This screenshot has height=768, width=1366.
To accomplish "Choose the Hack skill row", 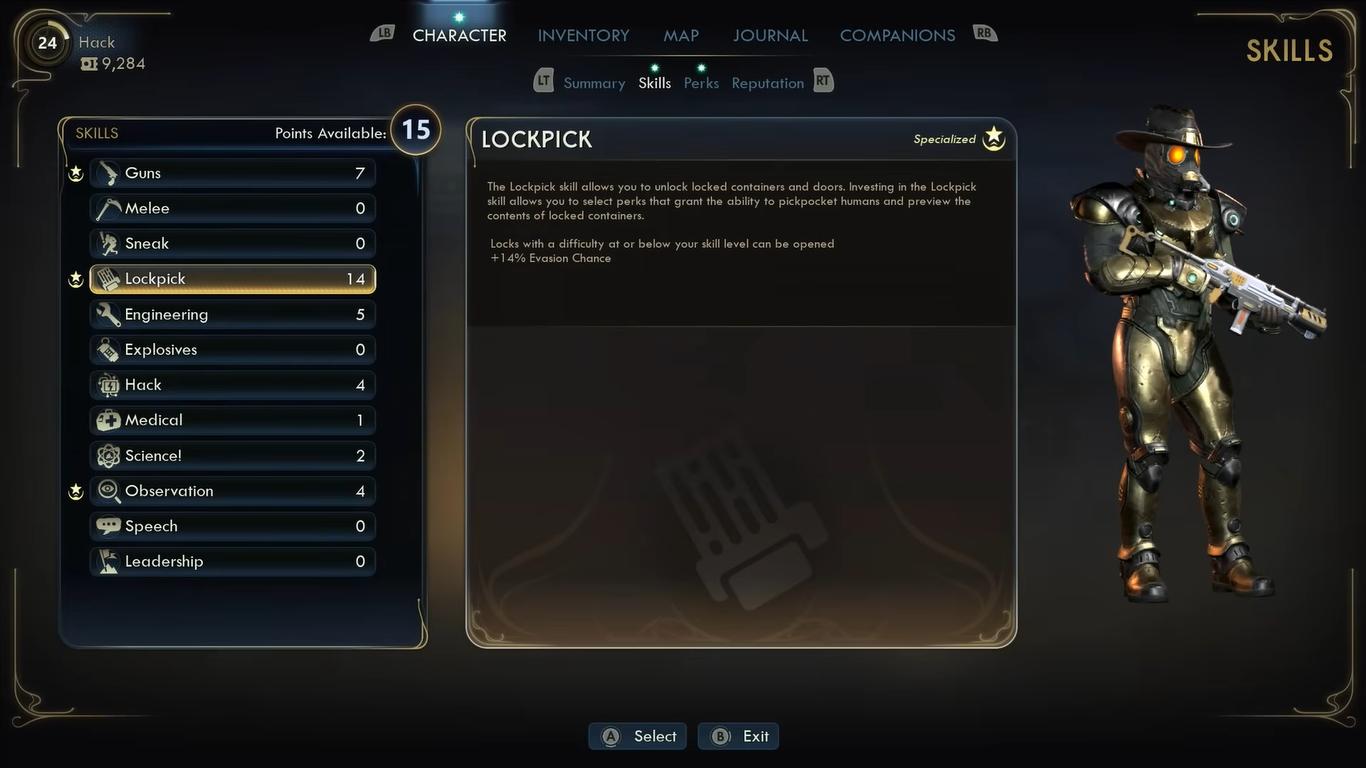I will click(232, 385).
